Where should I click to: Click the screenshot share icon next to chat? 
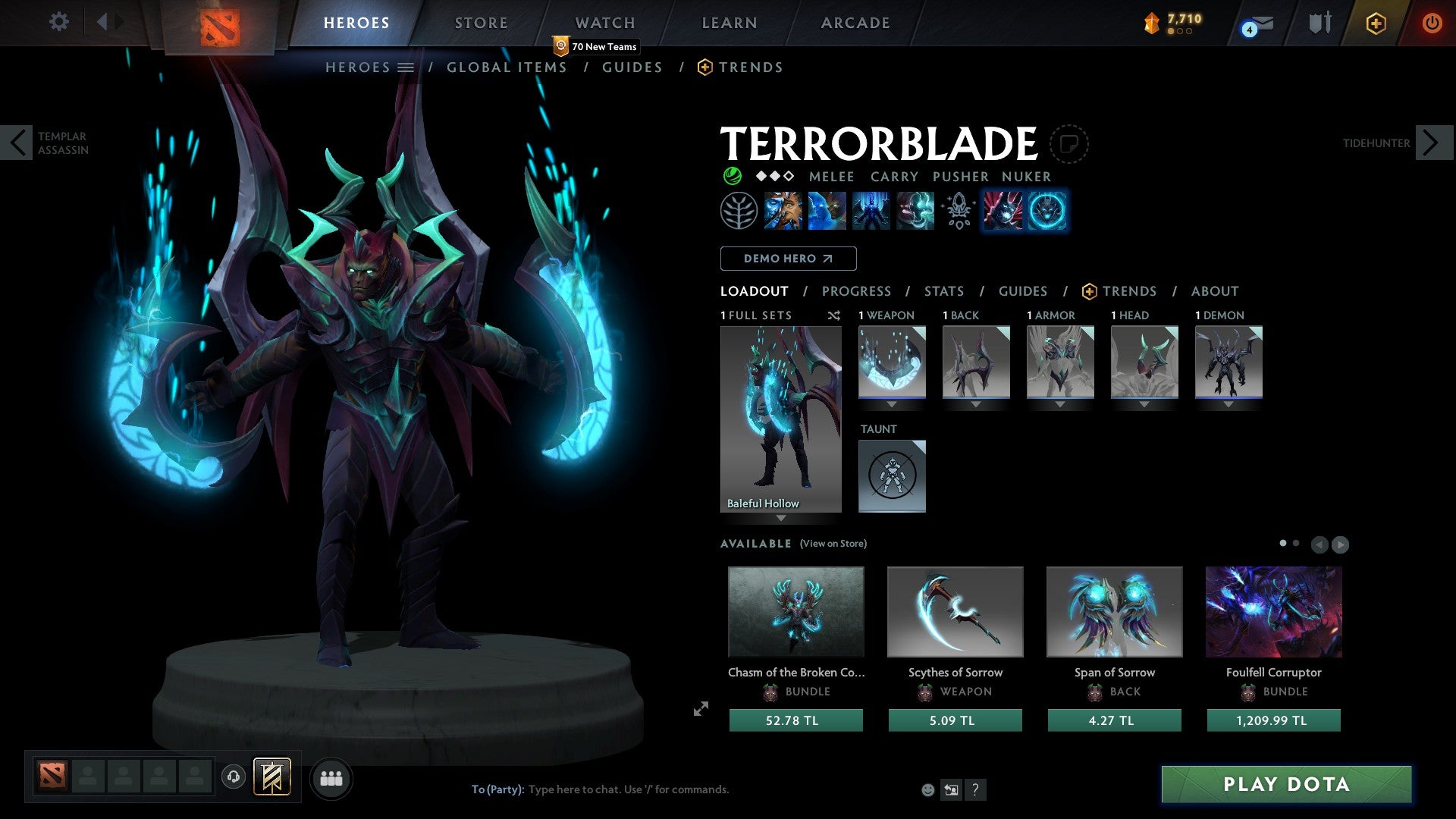click(x=951, y=789)
